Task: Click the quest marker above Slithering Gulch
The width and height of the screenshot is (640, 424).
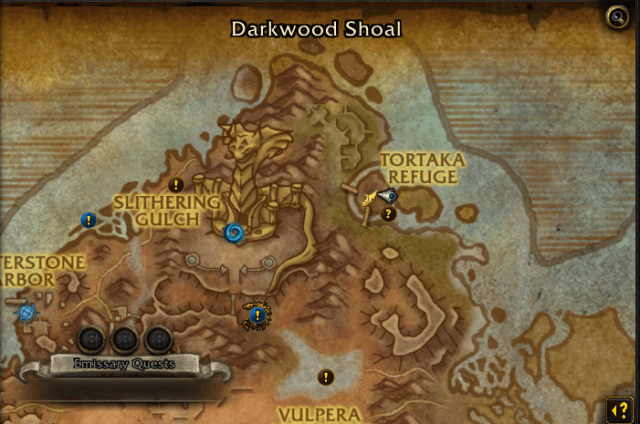Action: point(176,185)
